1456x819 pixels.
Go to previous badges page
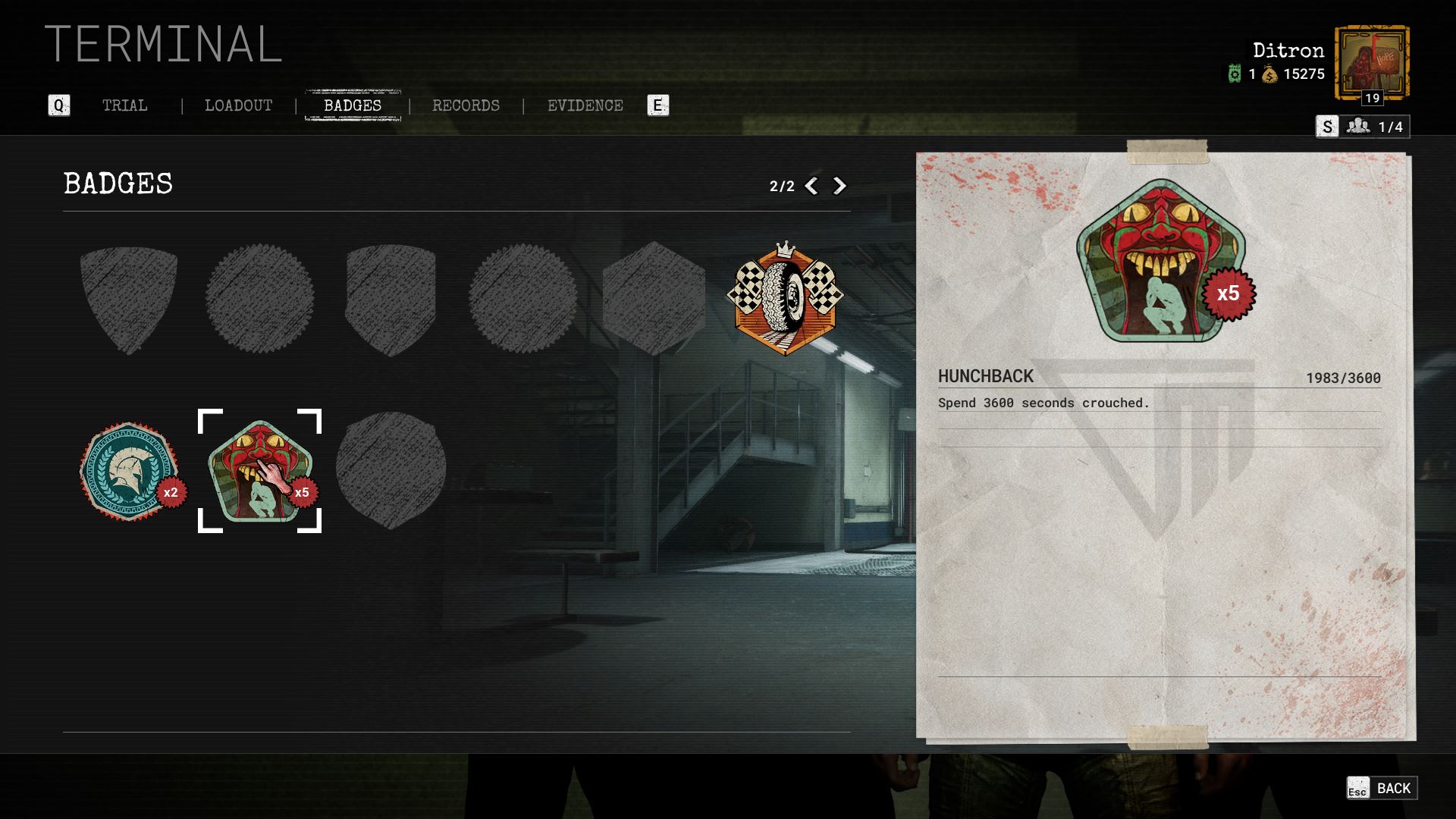(811, 187)
